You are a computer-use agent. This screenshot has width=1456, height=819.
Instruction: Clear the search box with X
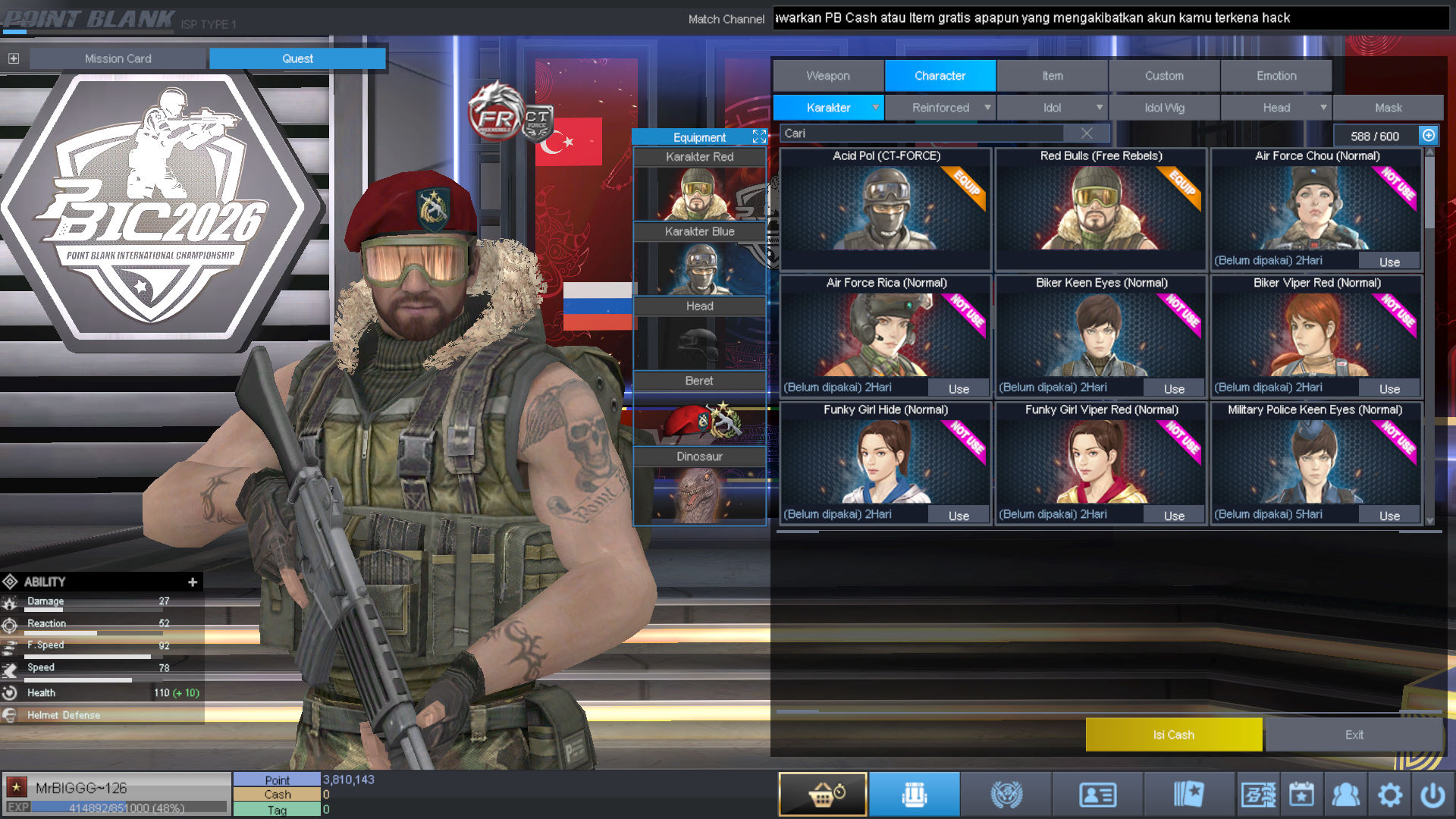coord(1087,133)
